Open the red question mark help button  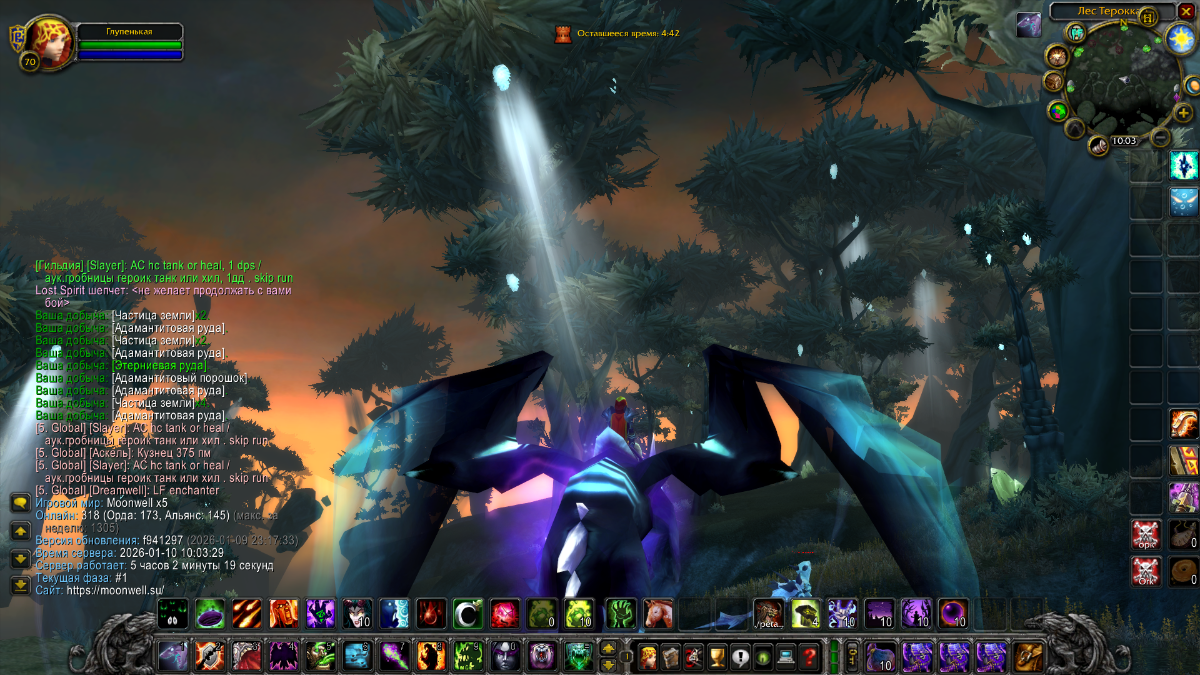click(810, 657)
